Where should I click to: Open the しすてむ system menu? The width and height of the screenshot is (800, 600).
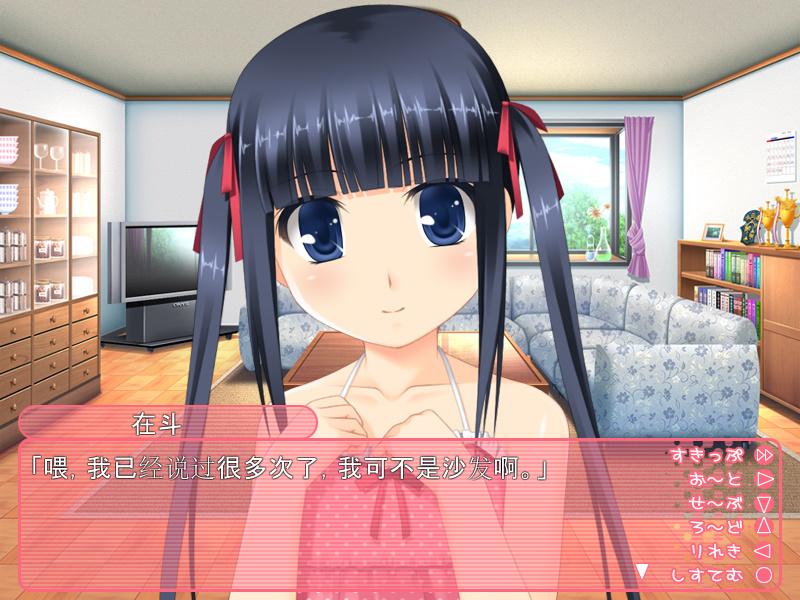click(x=722, y=574)
